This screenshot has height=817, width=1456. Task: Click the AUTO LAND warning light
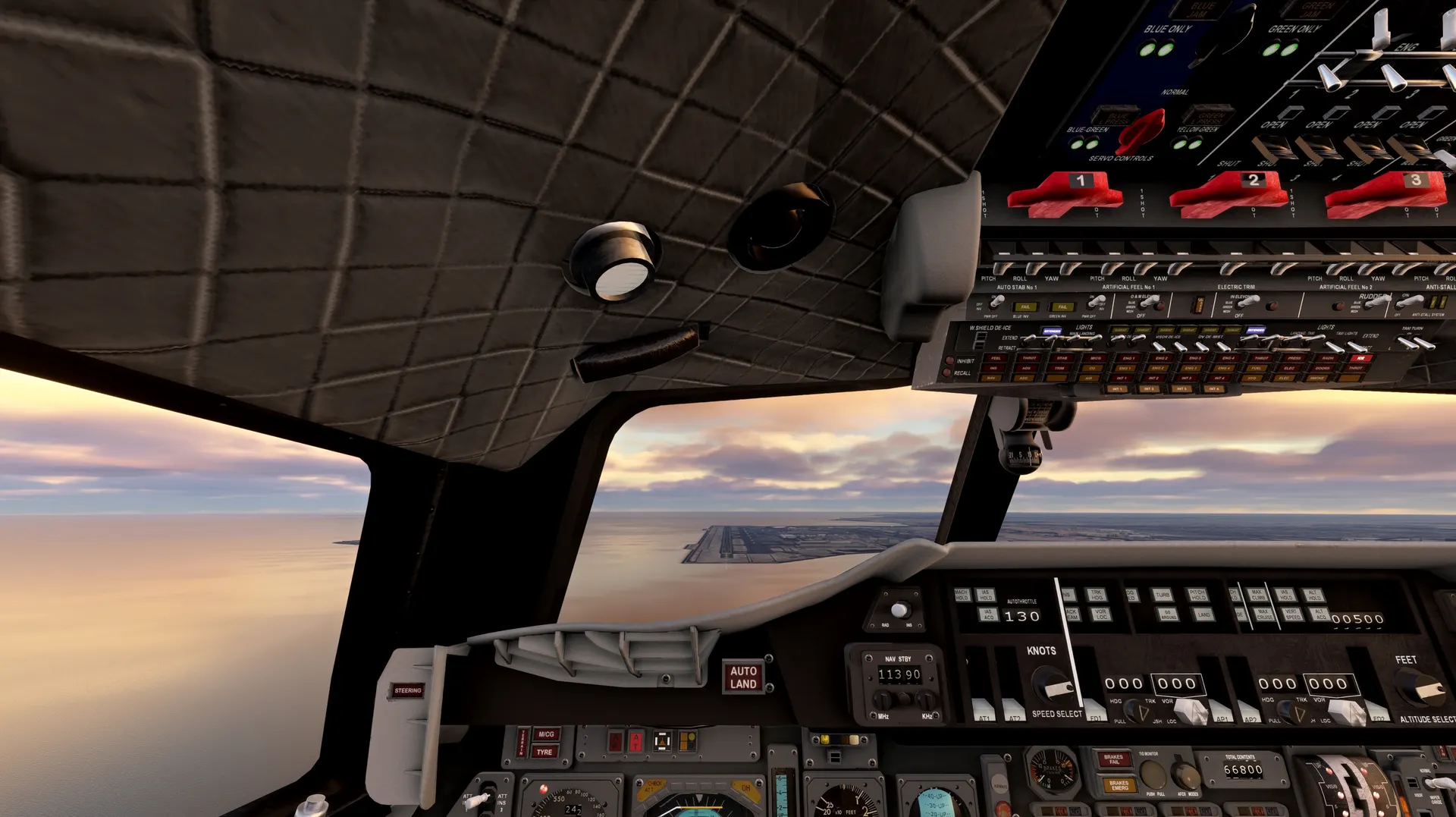tap(743, 677)
